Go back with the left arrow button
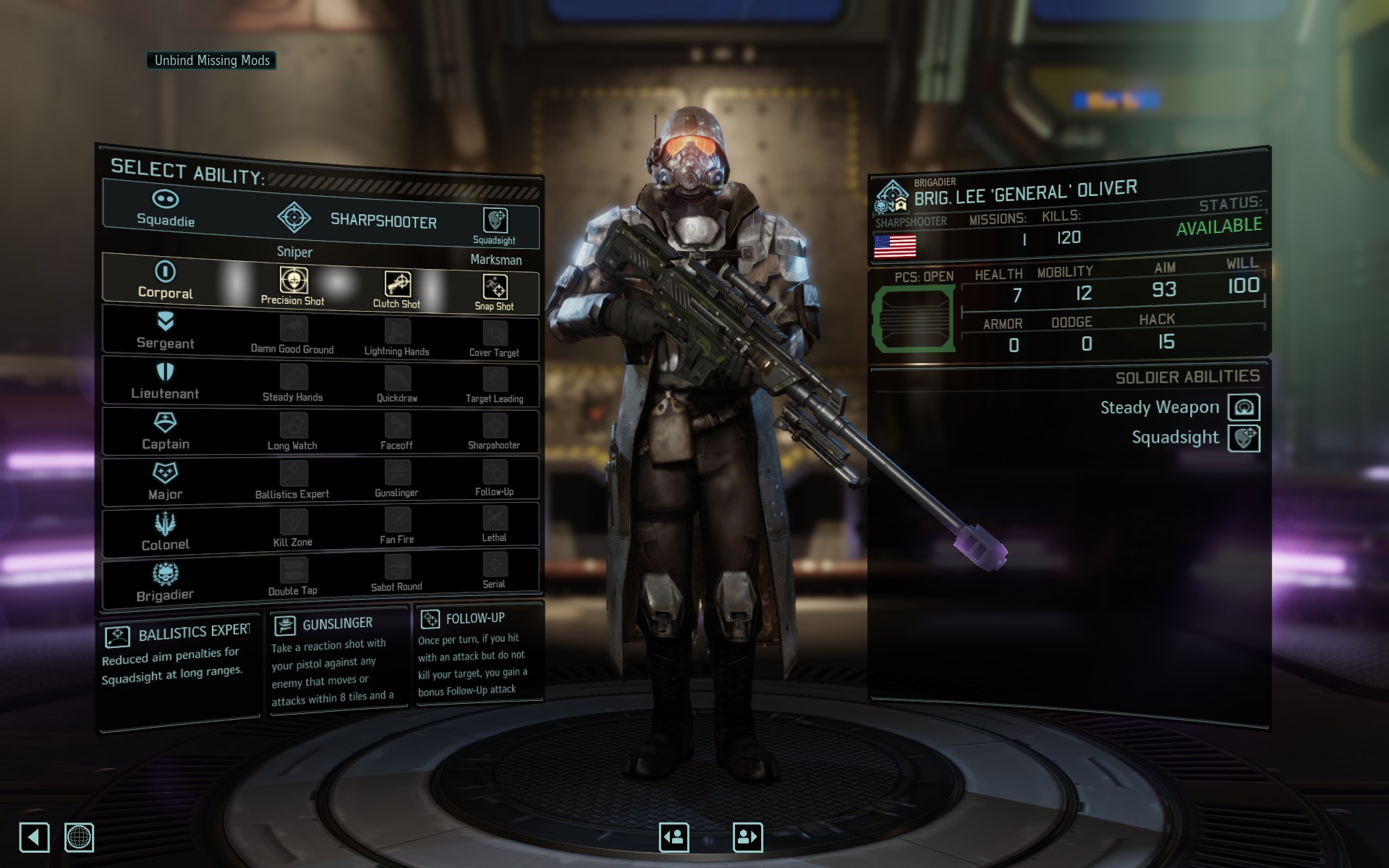 pos(34,838)
